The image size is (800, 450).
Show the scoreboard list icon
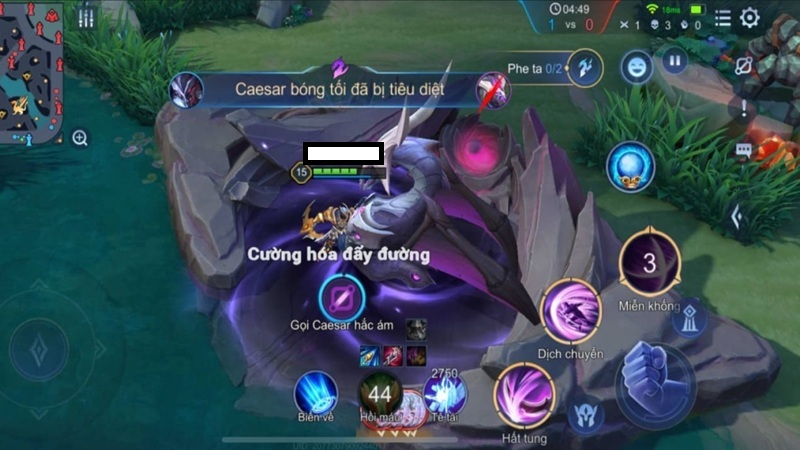click(723, 17)
